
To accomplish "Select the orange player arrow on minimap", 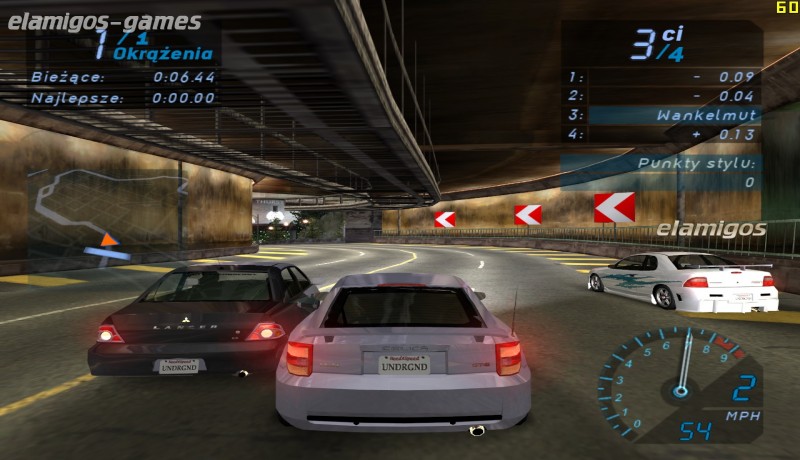I will [109, 239].
